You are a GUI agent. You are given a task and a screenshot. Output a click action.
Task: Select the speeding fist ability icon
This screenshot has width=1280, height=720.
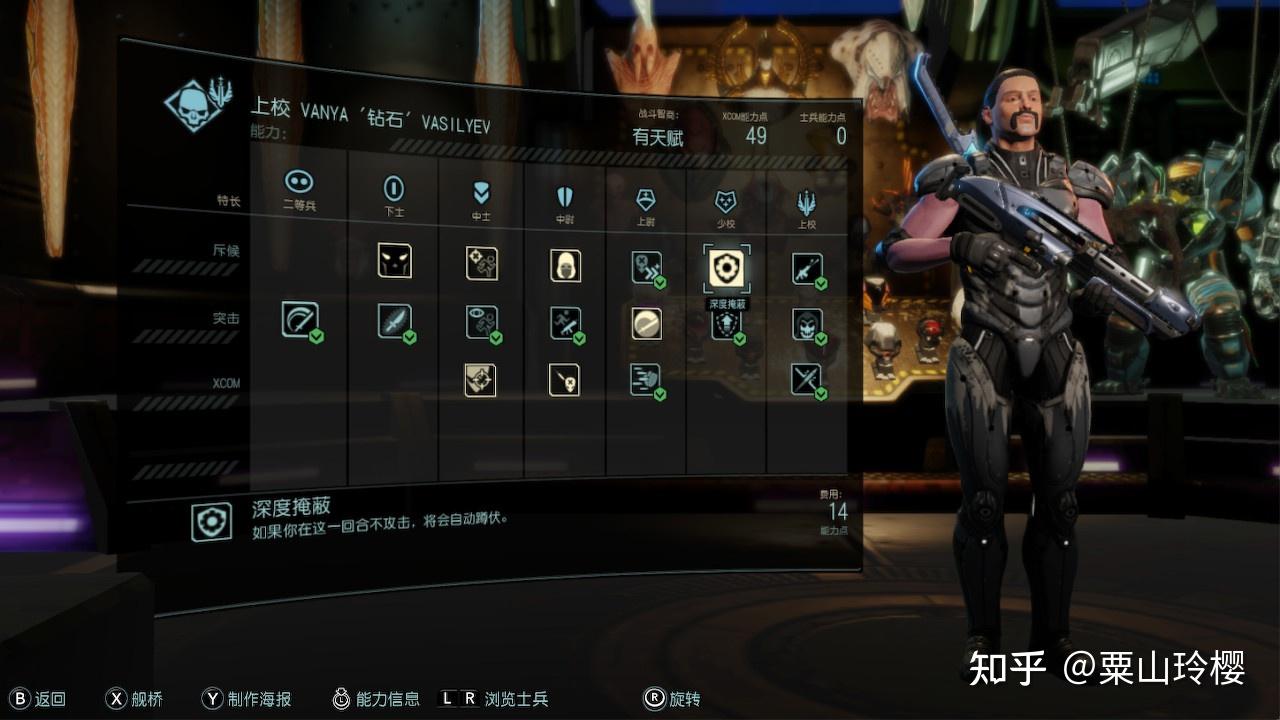[646, 380]
